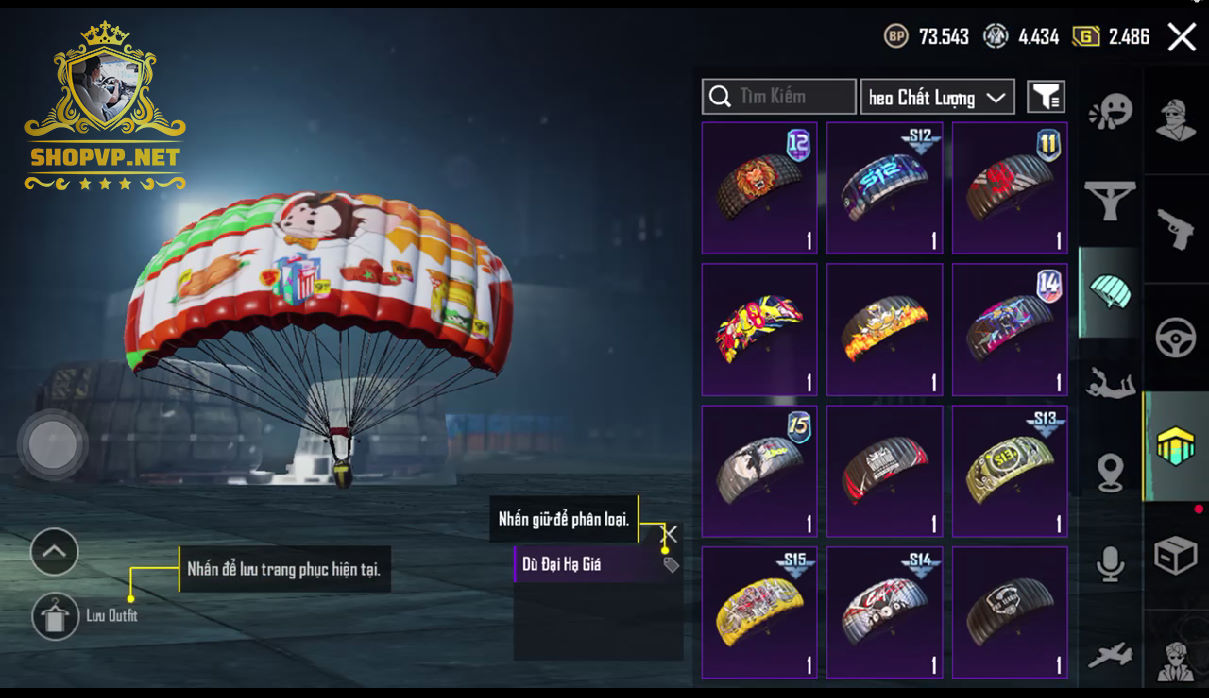Dismiss the Nhấn giữ để phân loại tooltip
The image size is (1209, 698).
(x=670, y=534)
